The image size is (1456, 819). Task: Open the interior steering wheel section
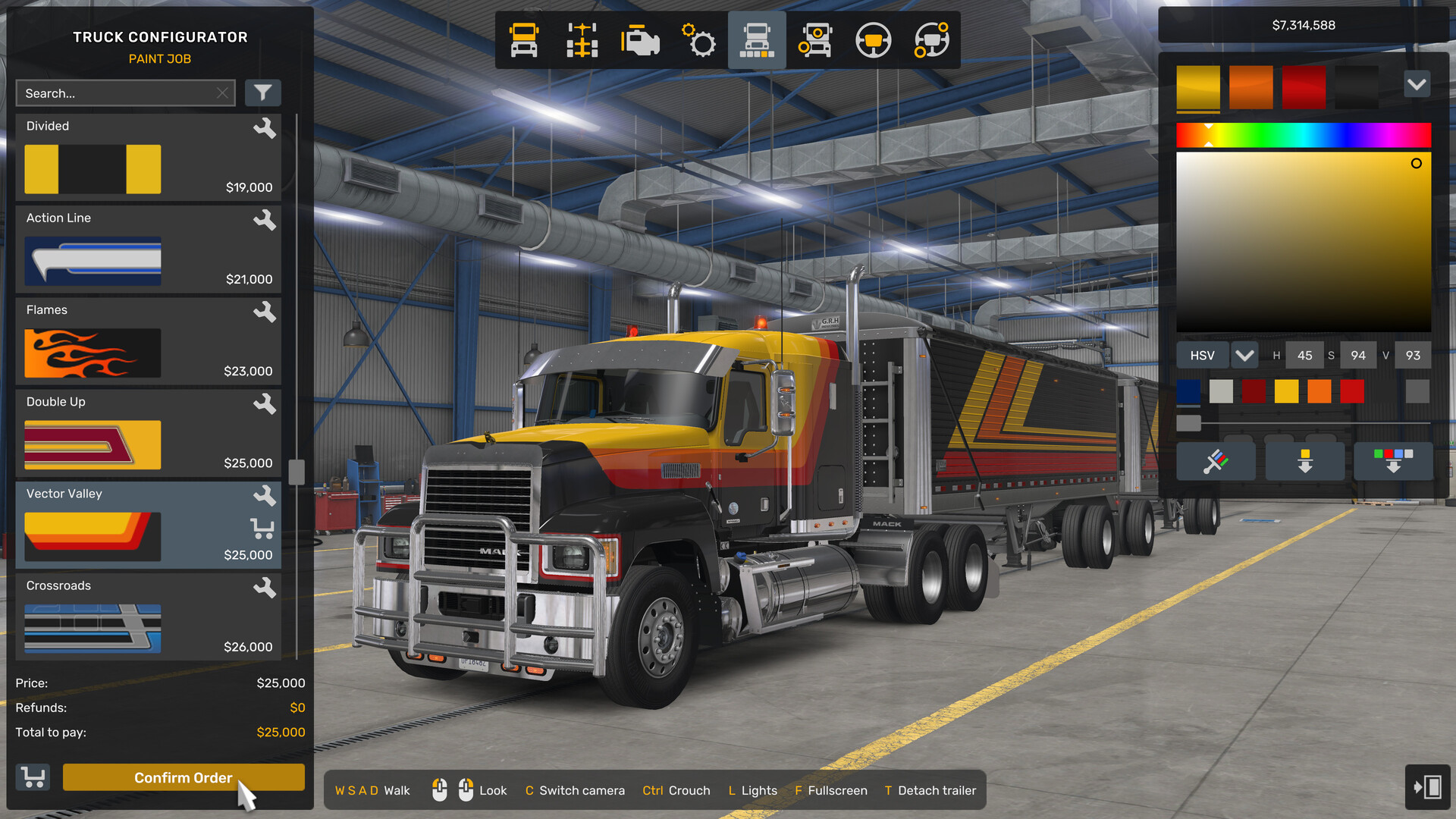click(x=873, y=40)
